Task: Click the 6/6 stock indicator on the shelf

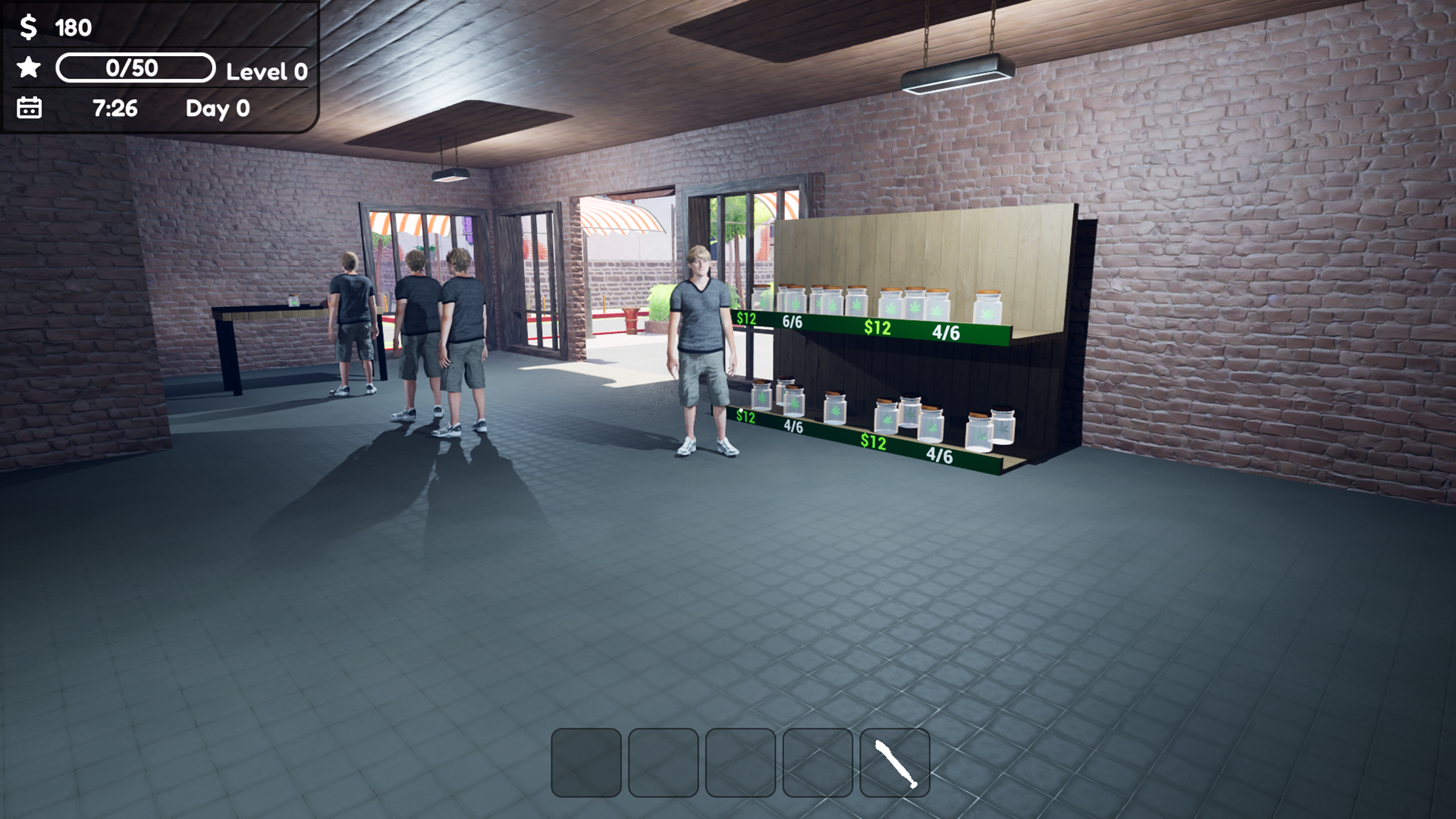Action: coord(793,321)
